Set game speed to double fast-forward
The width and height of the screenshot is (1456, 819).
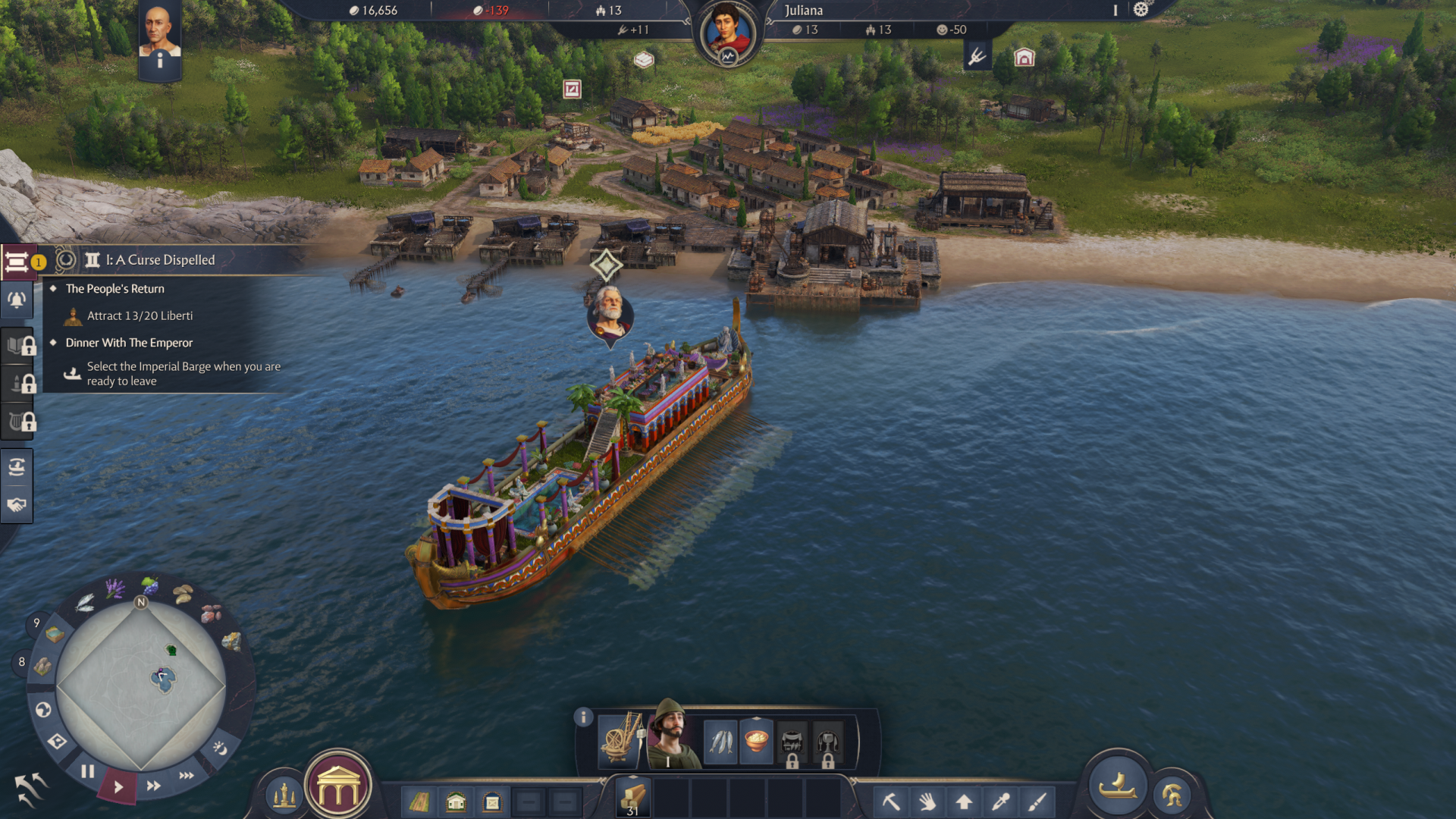click(154, 786)
